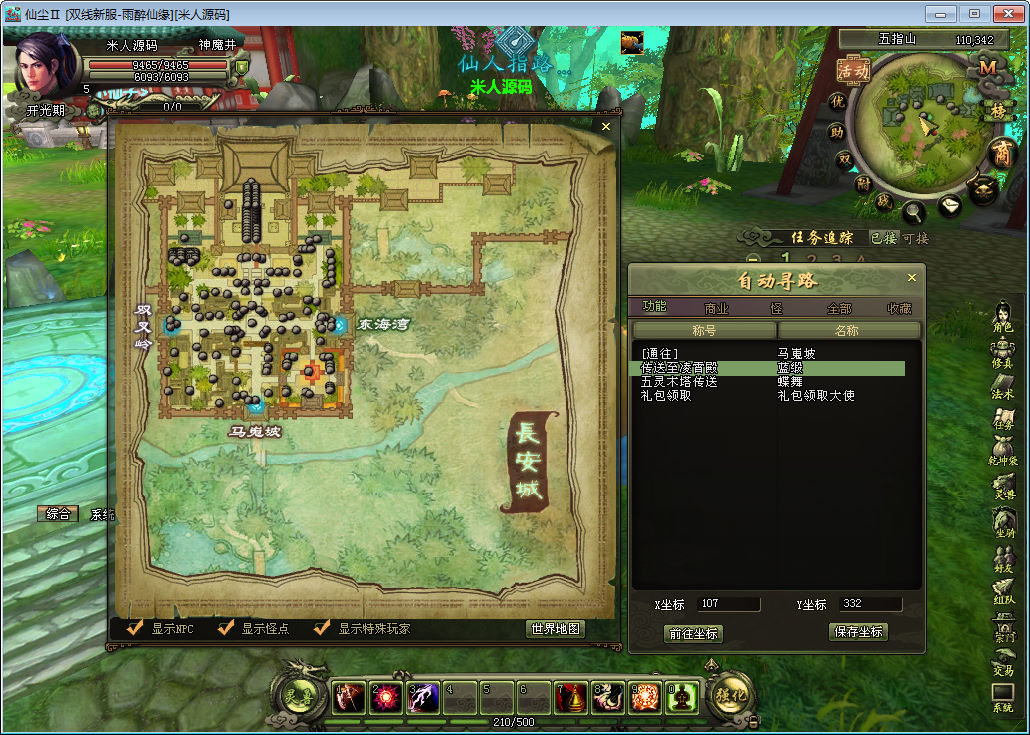The width and height of the screenshot is (1030, 735).
Task: Toggle the 显示怪点 checkbox
Action: click(226, 628)
